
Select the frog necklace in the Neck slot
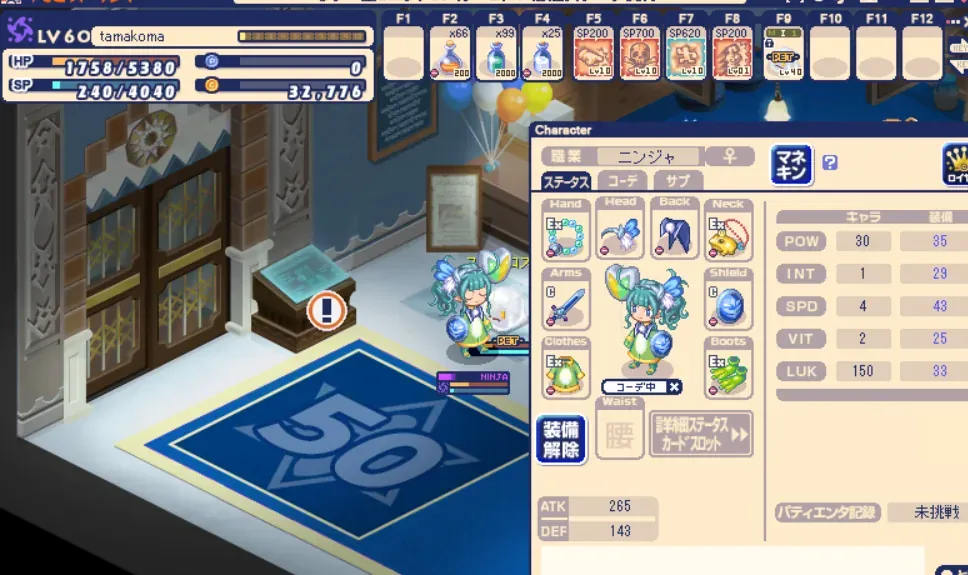[728, 236]
